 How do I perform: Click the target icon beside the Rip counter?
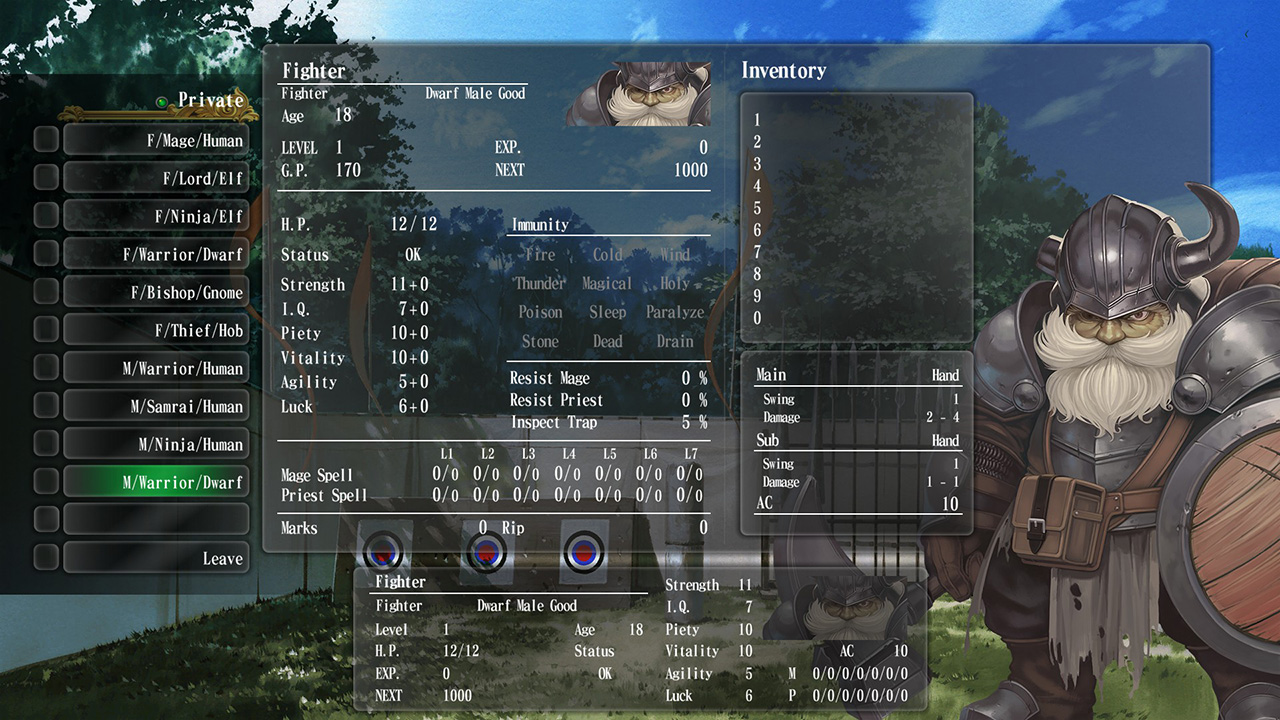[487, 551]
